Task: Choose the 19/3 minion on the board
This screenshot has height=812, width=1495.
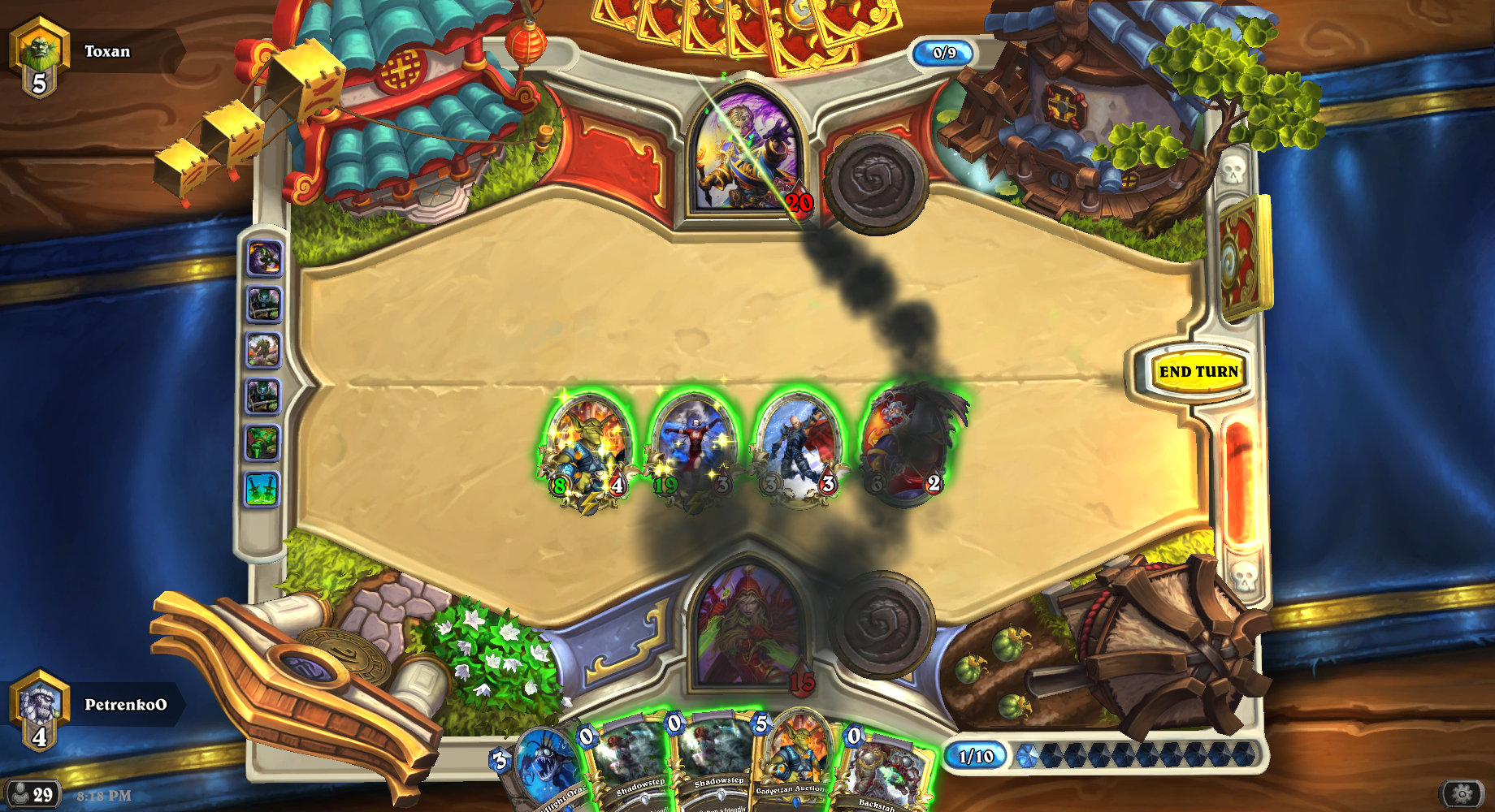Action: pyautogui.click(x=693, y=447)
